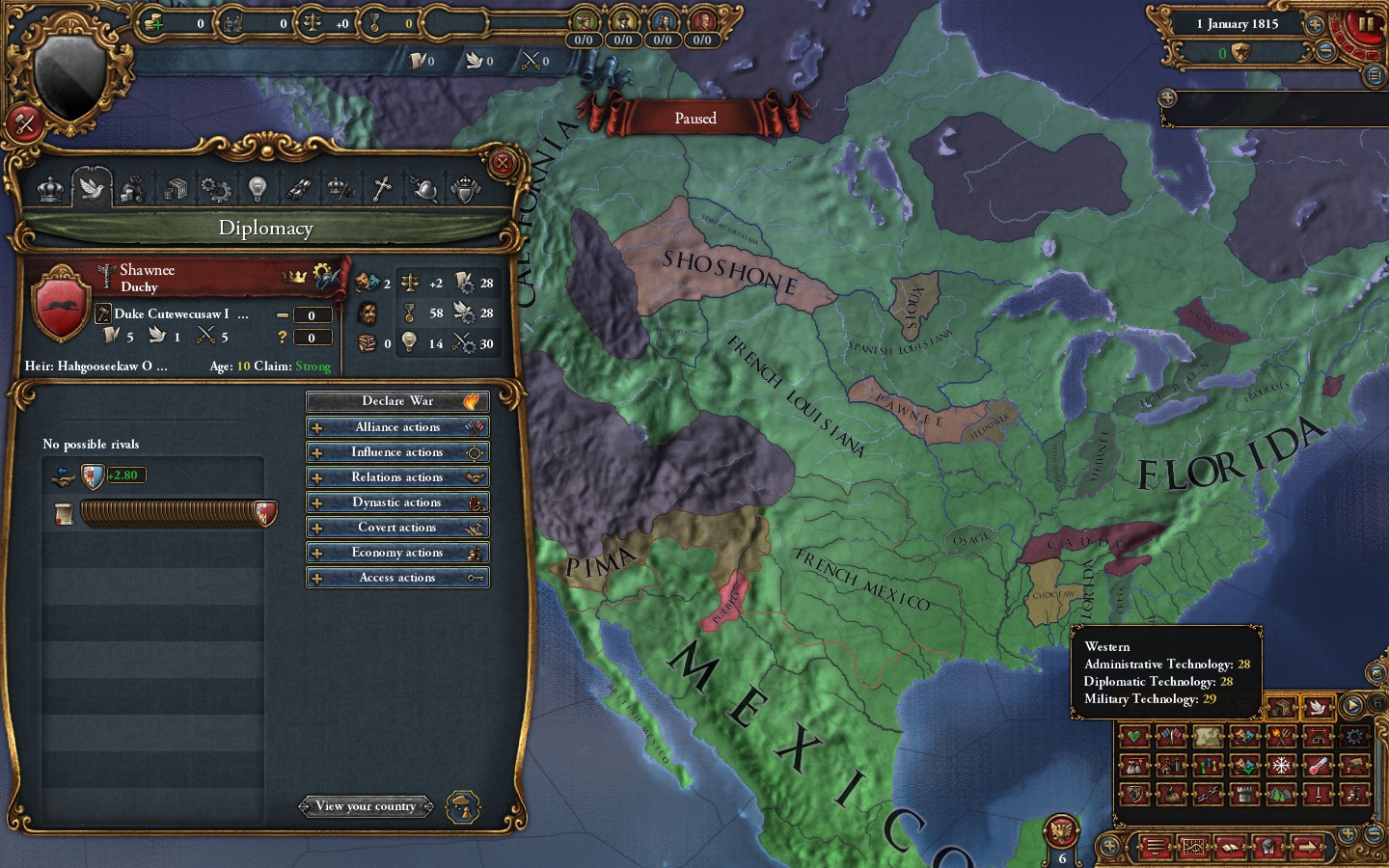Increase game speed with the plus control
This screenshot has width=1389, height=868.
(1315, 23)
